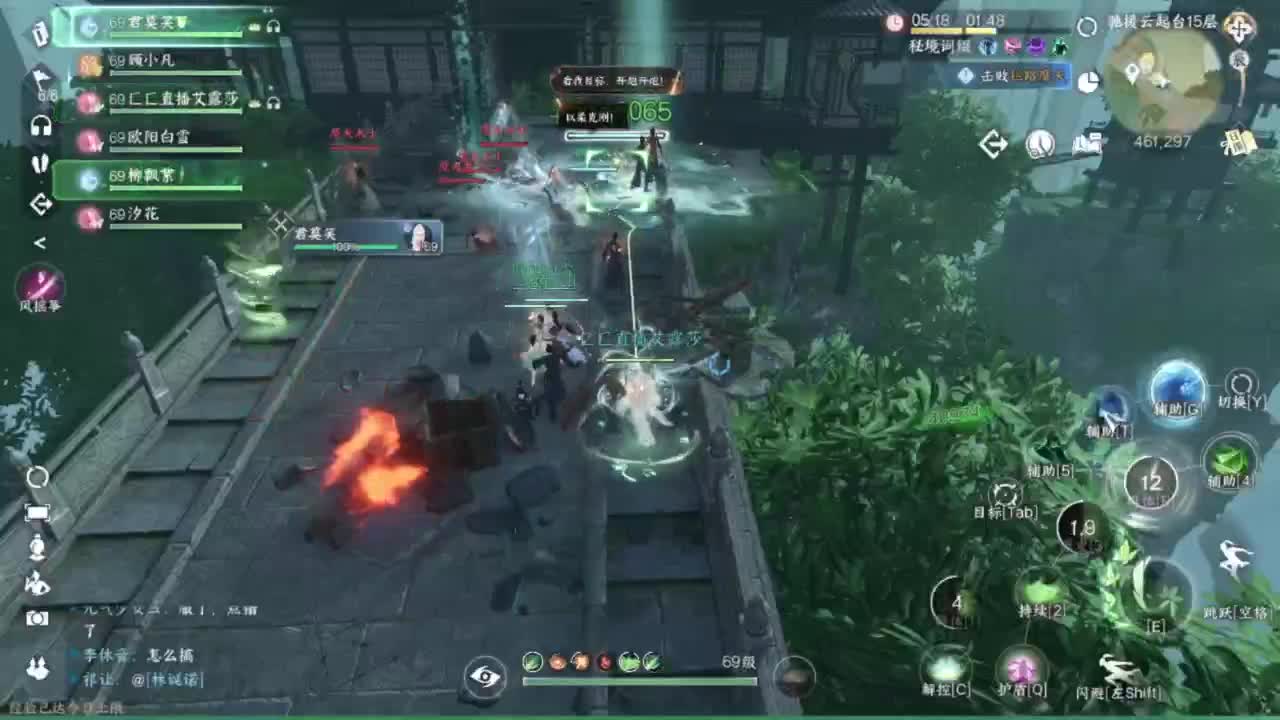Collapse the party list with the arrow
The width and height of the screenshot is (1280, 720).
point(40,241)
